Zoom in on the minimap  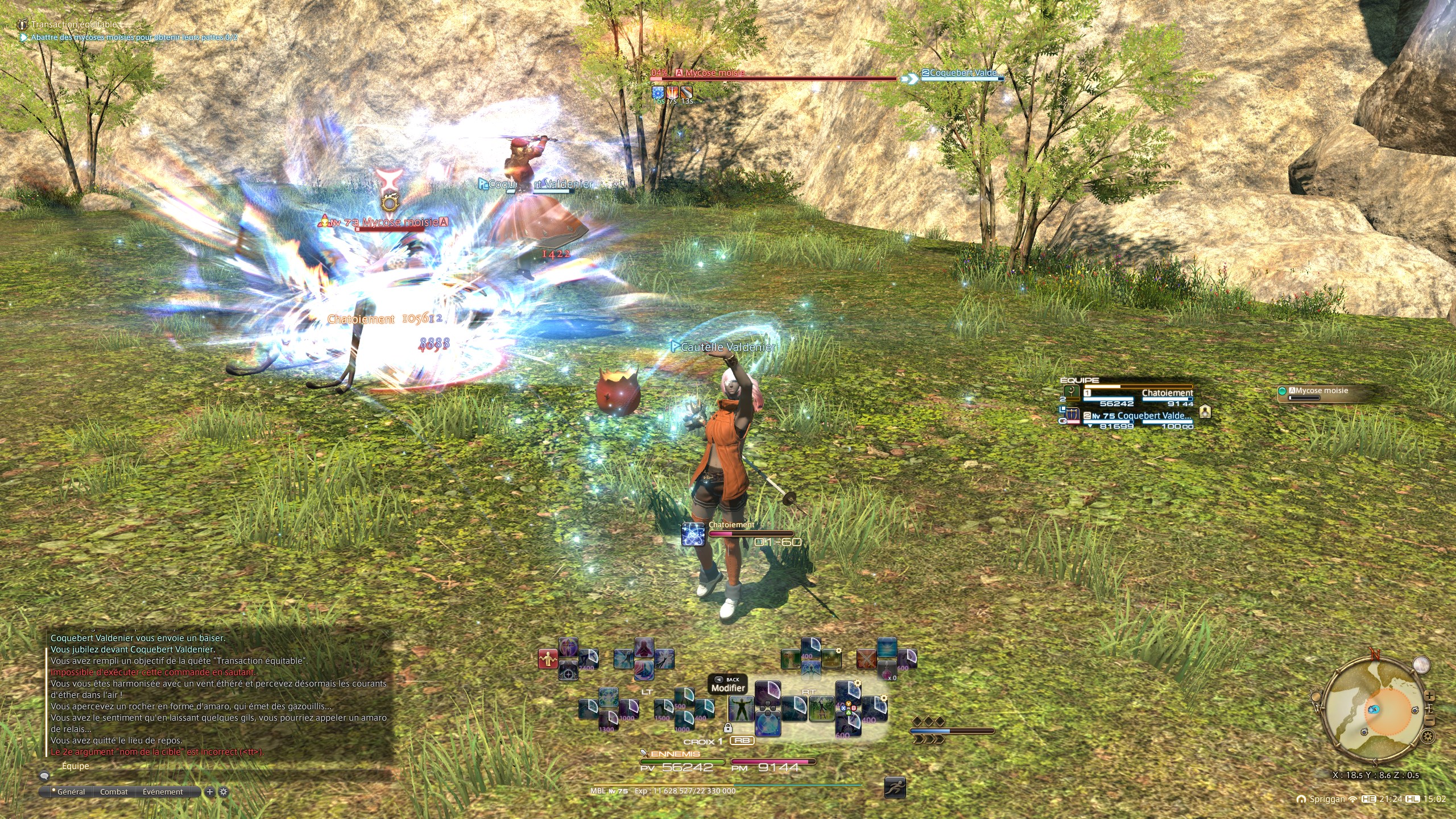click(x=1430, y=697)
